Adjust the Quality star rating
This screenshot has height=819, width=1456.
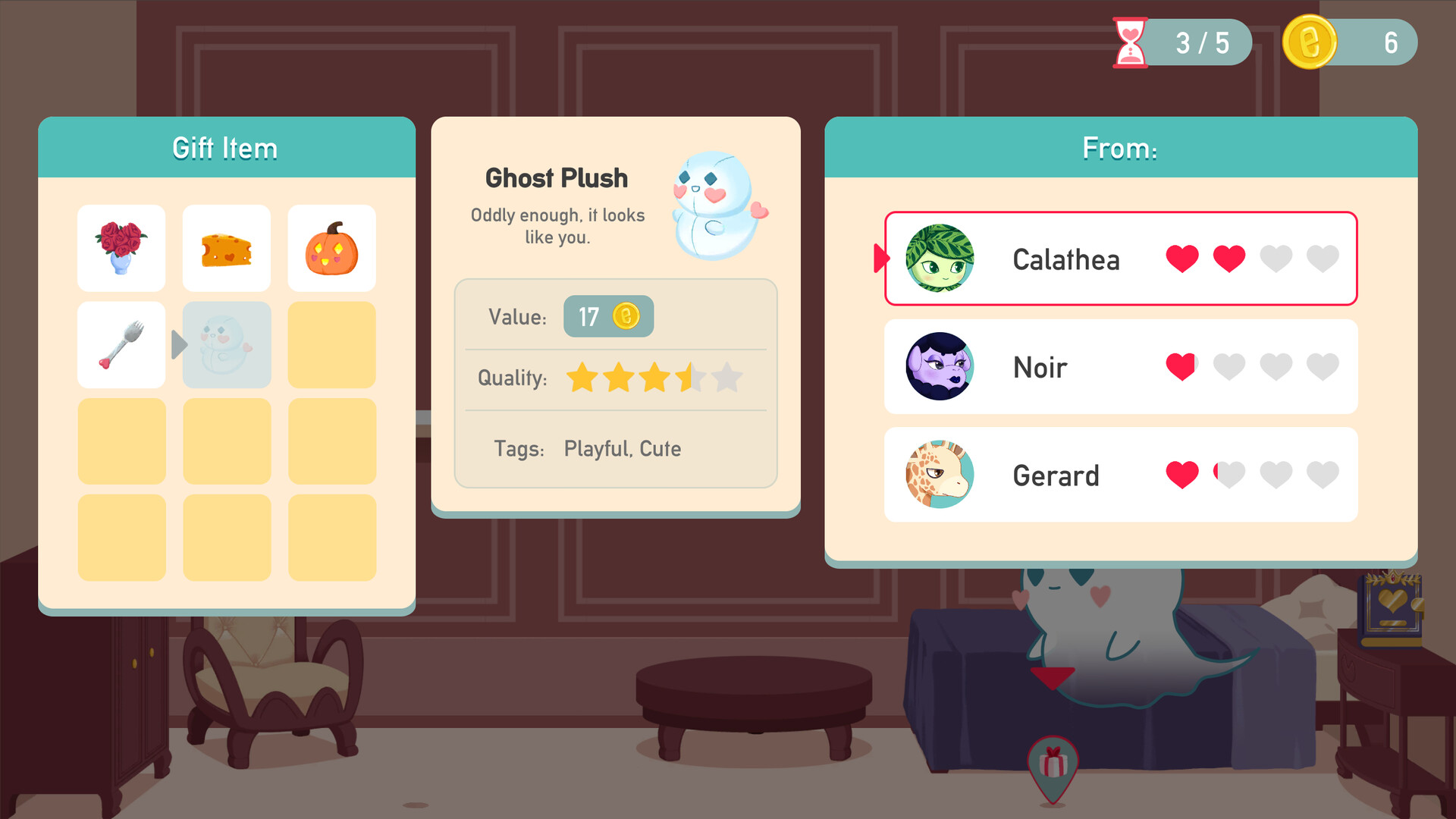[652, 378]
